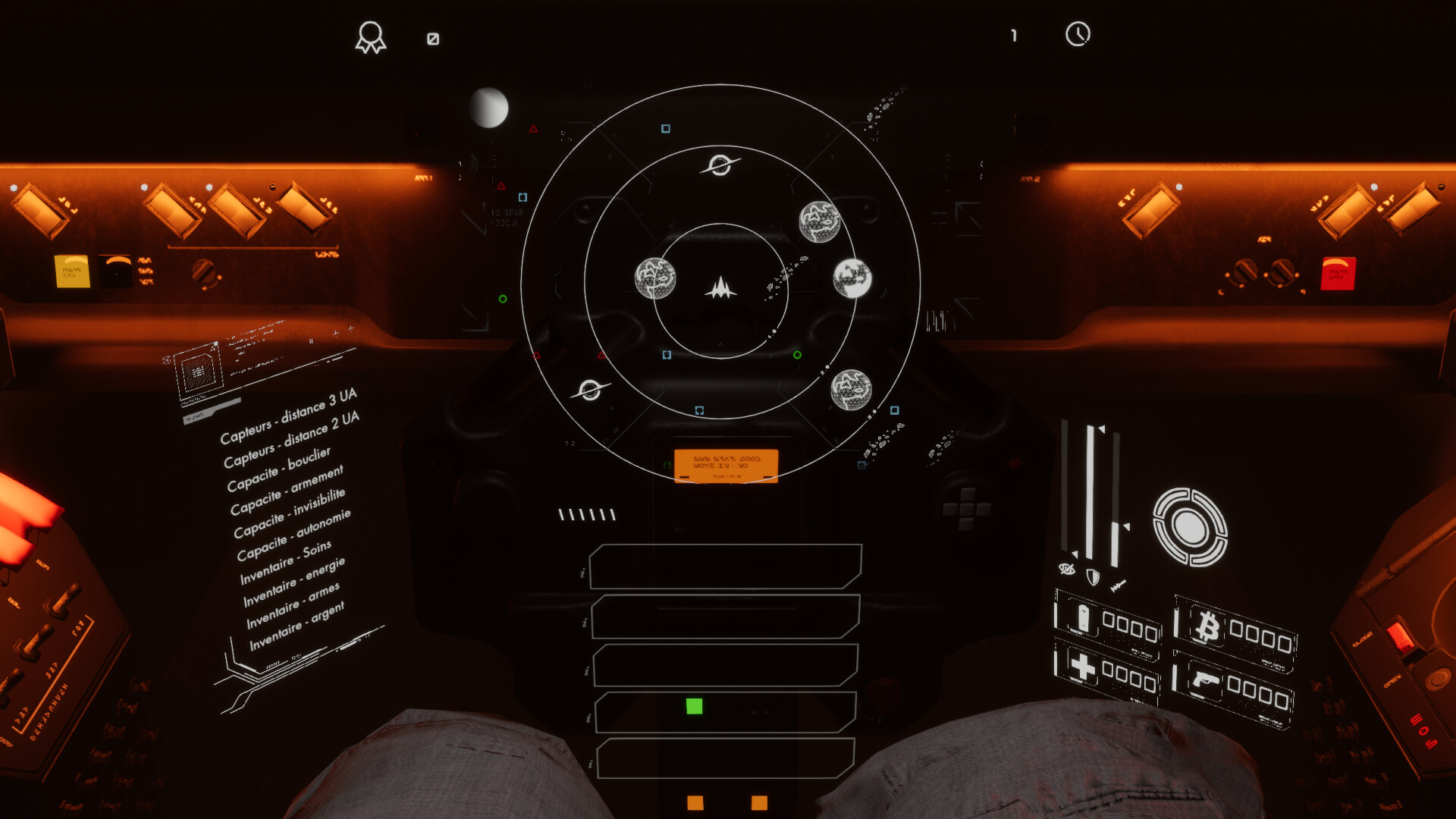Toggle the yellow switch on left console
1456x819 pixels.
point(72,271)
